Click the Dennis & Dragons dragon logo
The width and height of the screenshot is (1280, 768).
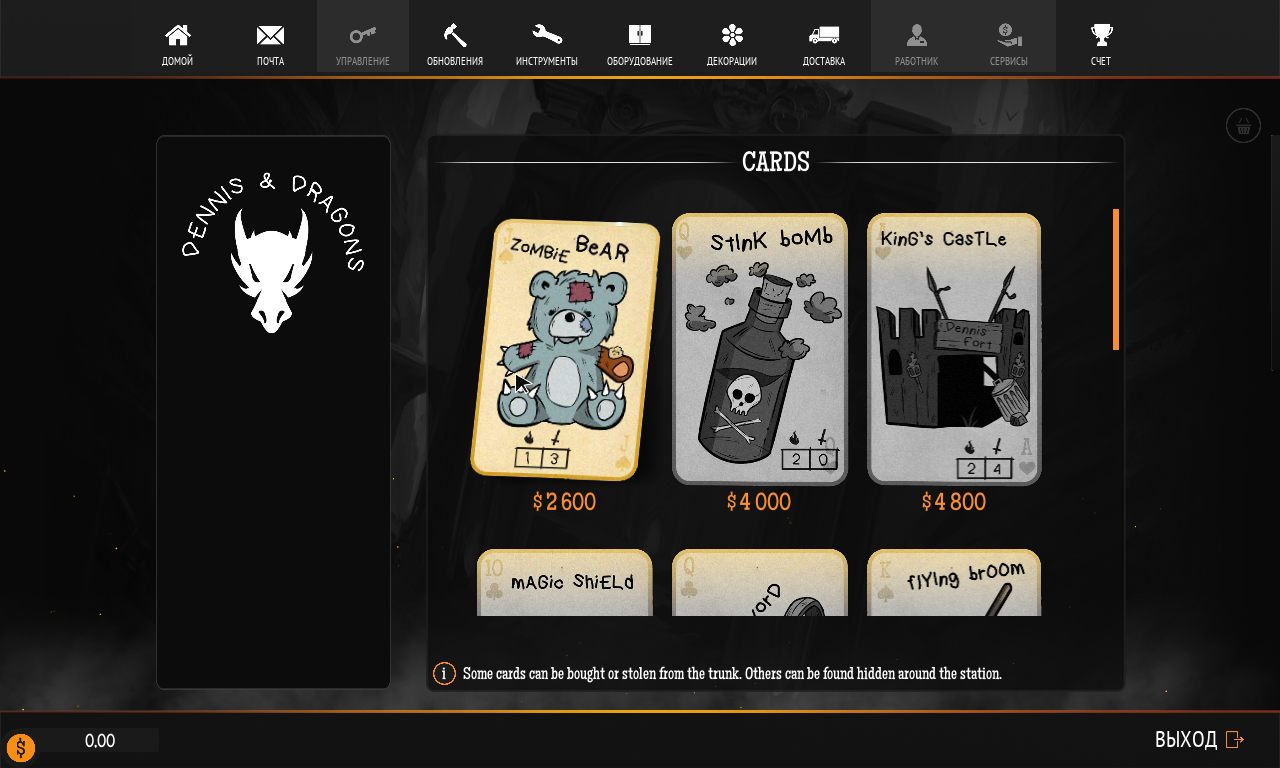[x=272, y=270]
